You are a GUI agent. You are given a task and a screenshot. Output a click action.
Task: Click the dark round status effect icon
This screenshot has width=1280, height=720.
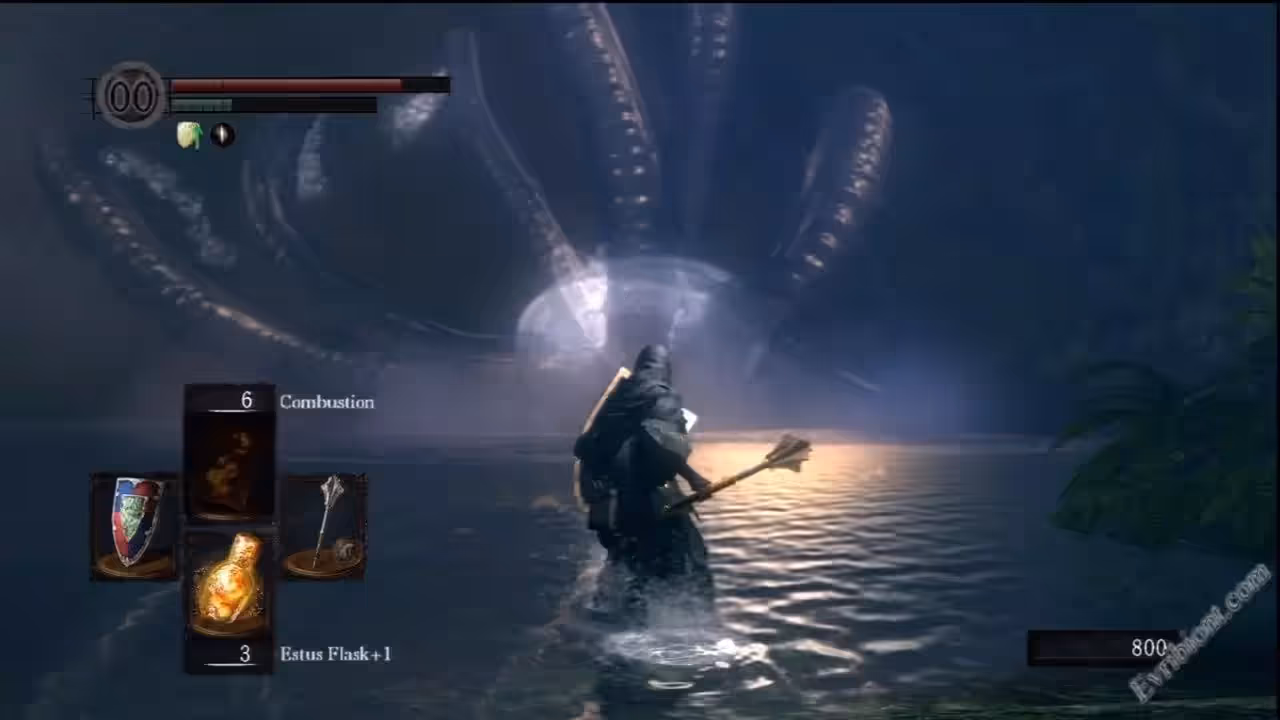tap(223, 135)
